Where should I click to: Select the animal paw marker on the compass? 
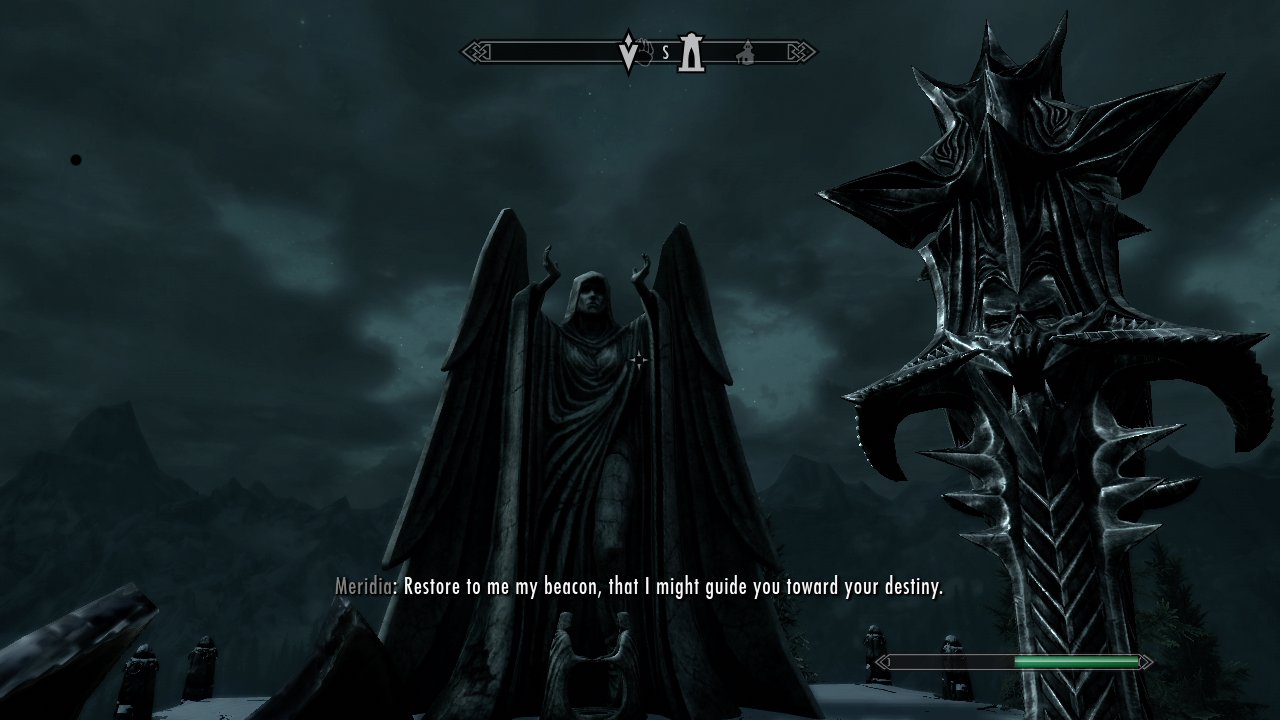(647, 51)
